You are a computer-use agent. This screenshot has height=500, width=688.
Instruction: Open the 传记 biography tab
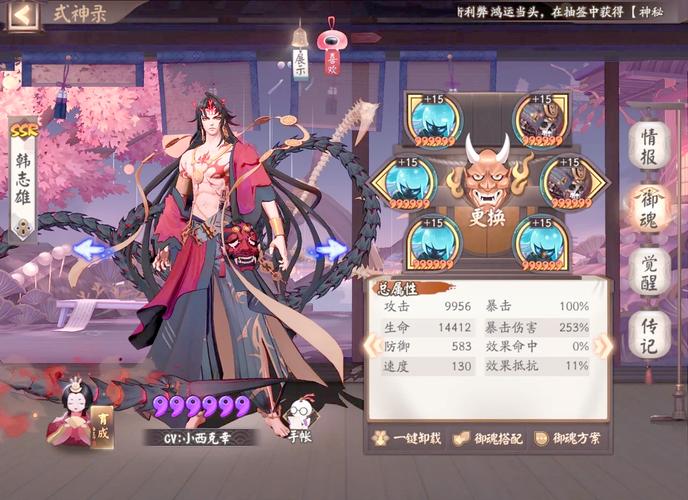click(648, 334)
